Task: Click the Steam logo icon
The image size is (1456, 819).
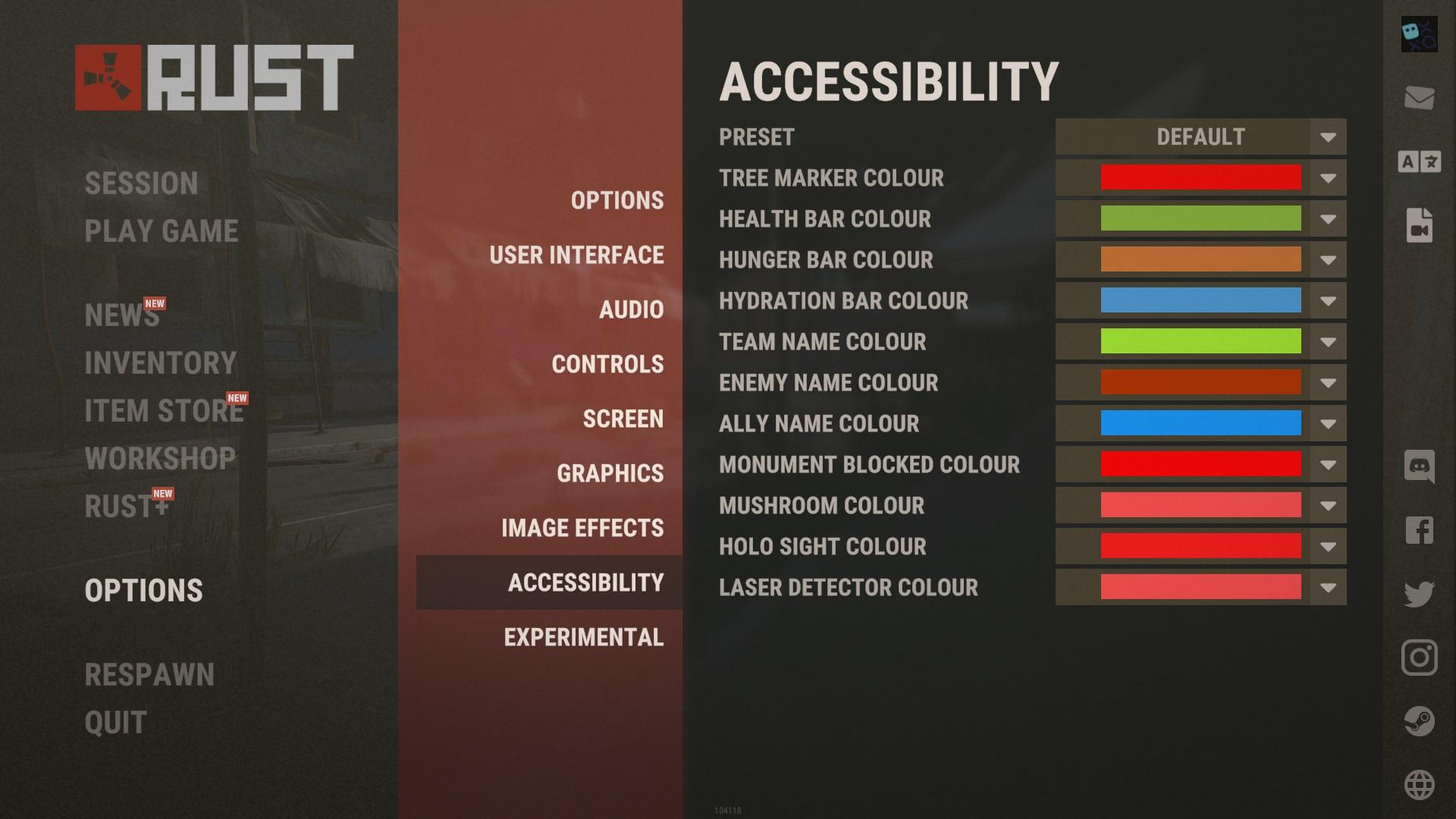Action: (1419, 721)
